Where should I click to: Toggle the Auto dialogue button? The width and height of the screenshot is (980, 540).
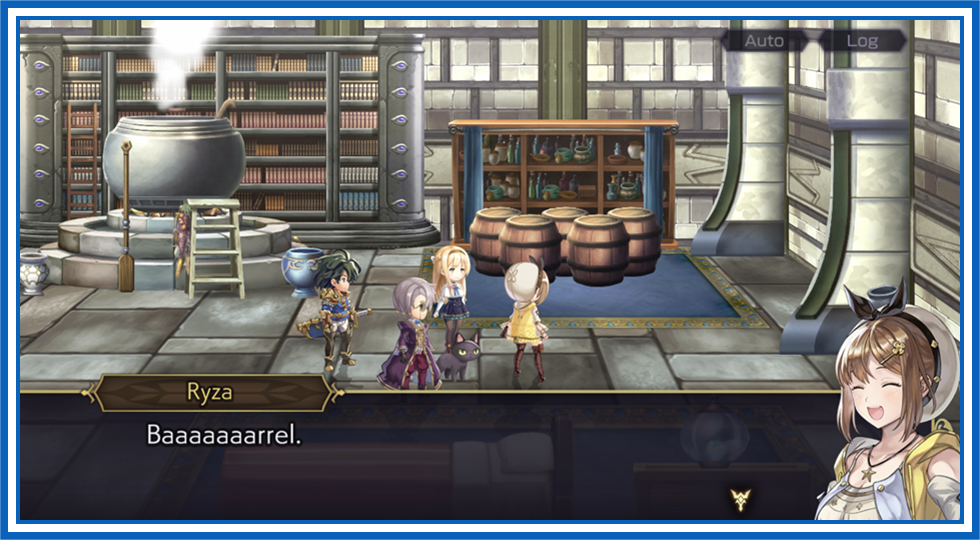(x=764, y=41)
